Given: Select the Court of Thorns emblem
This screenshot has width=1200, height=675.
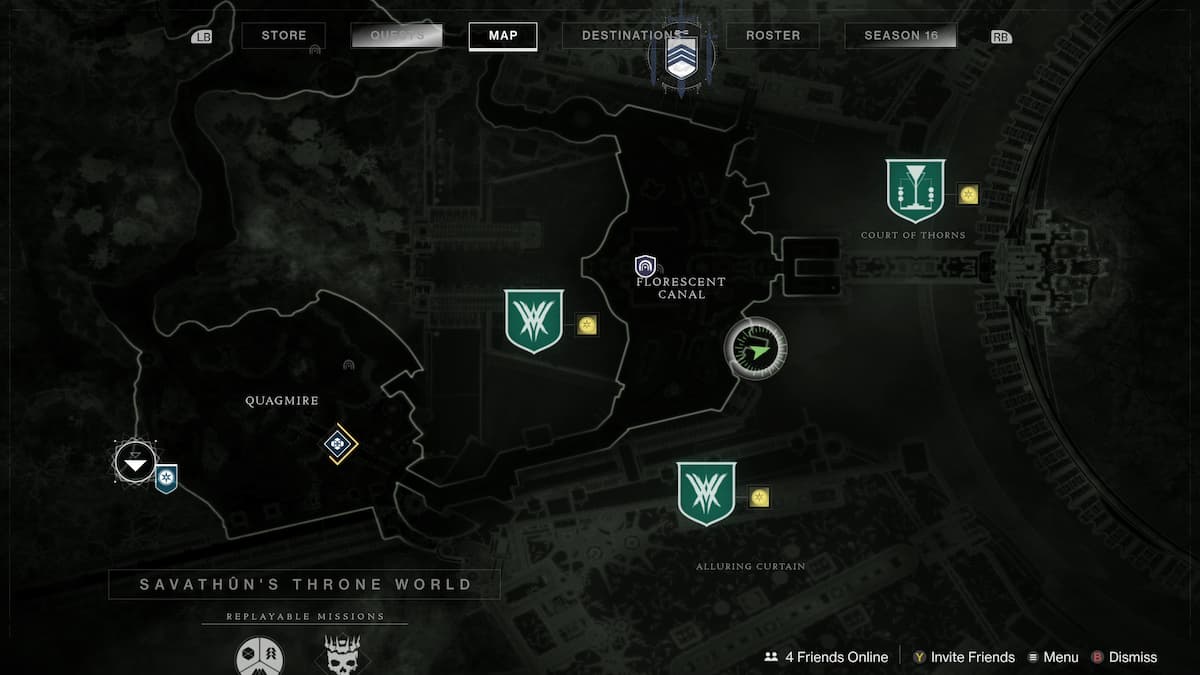Looking at the screenshot, I should click(x=915, y=190).
